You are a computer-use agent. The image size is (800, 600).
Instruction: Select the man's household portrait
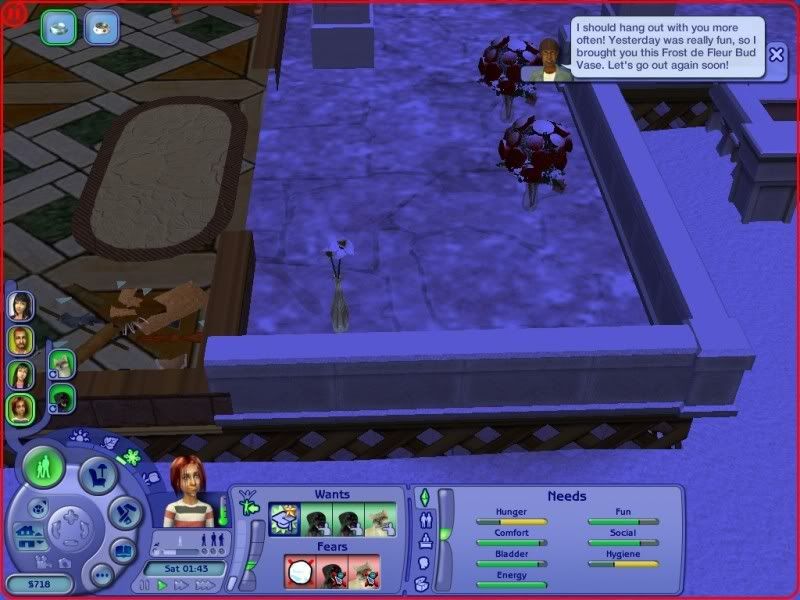pyautogui.click(x=20, y=340)
